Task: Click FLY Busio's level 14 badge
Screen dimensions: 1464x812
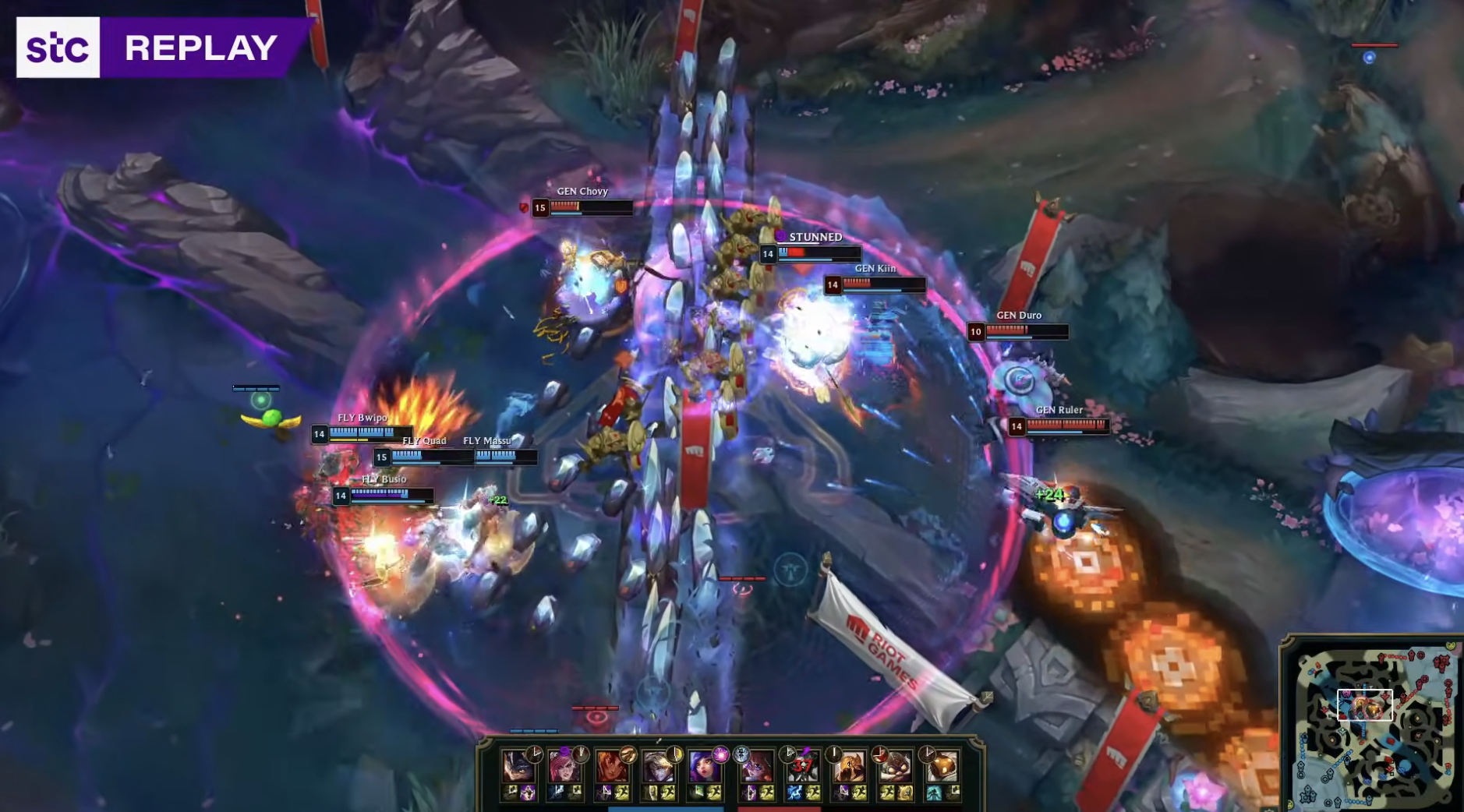Action: pyautogui.click(x=339, y=495)
